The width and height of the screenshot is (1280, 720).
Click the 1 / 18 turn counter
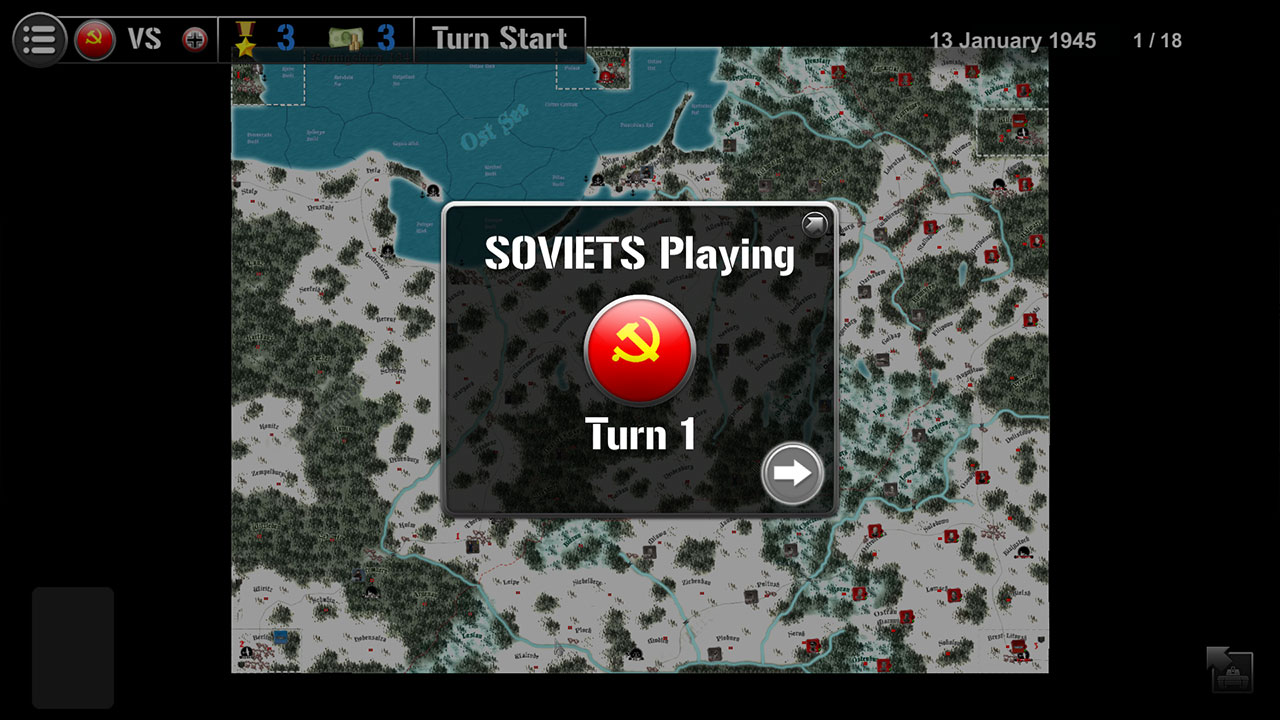[x=1158, y=40]
